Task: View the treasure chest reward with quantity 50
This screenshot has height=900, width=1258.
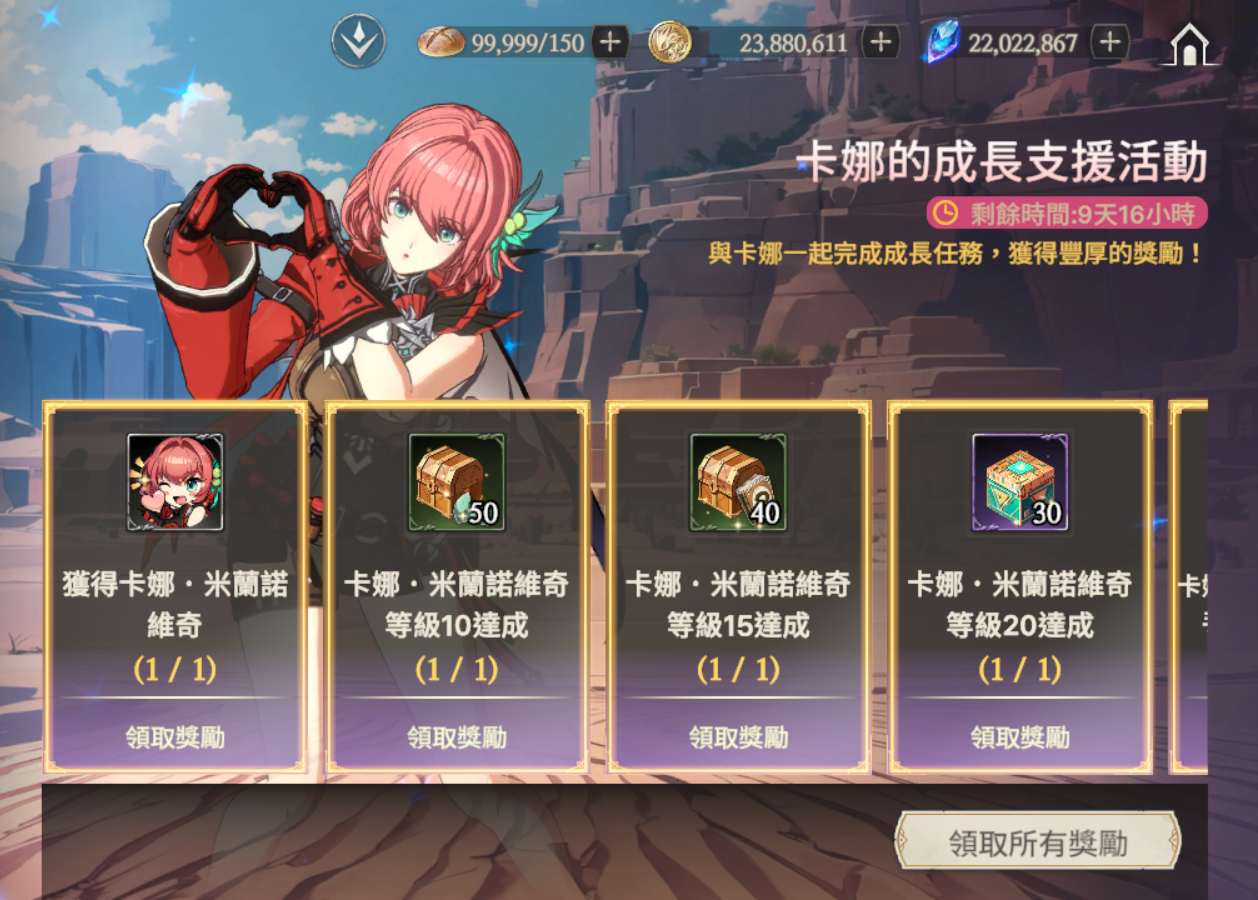Action: (x=457, y=482)
